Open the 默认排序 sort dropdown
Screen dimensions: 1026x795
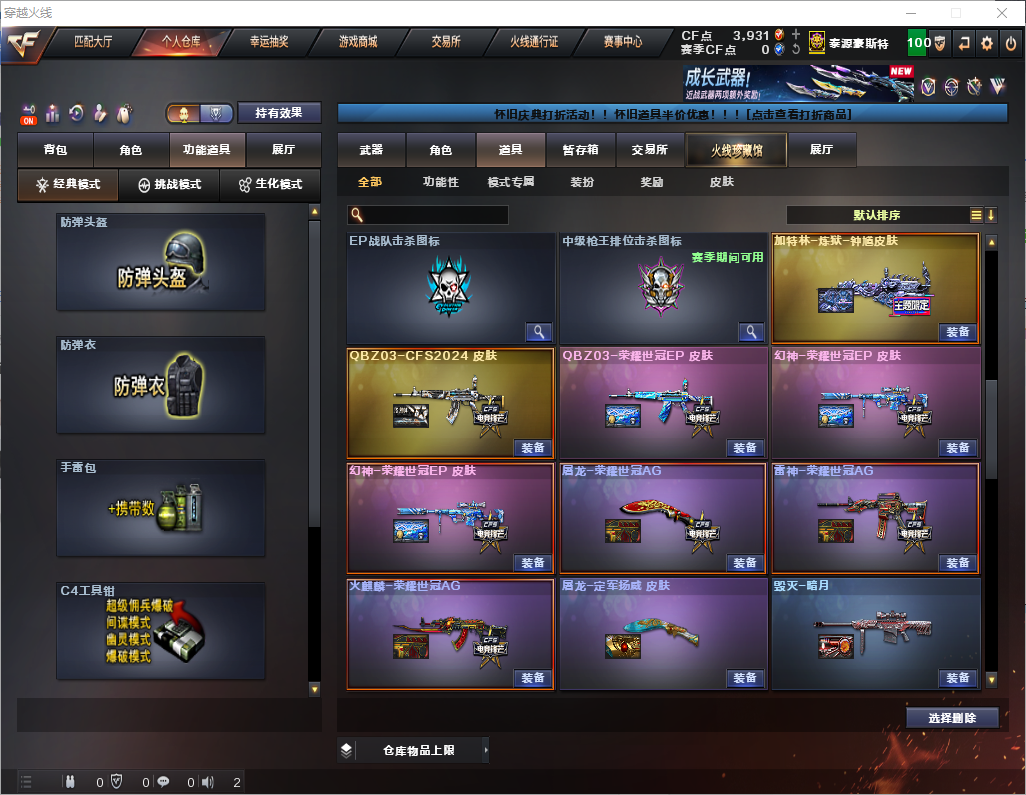(876, 215)
